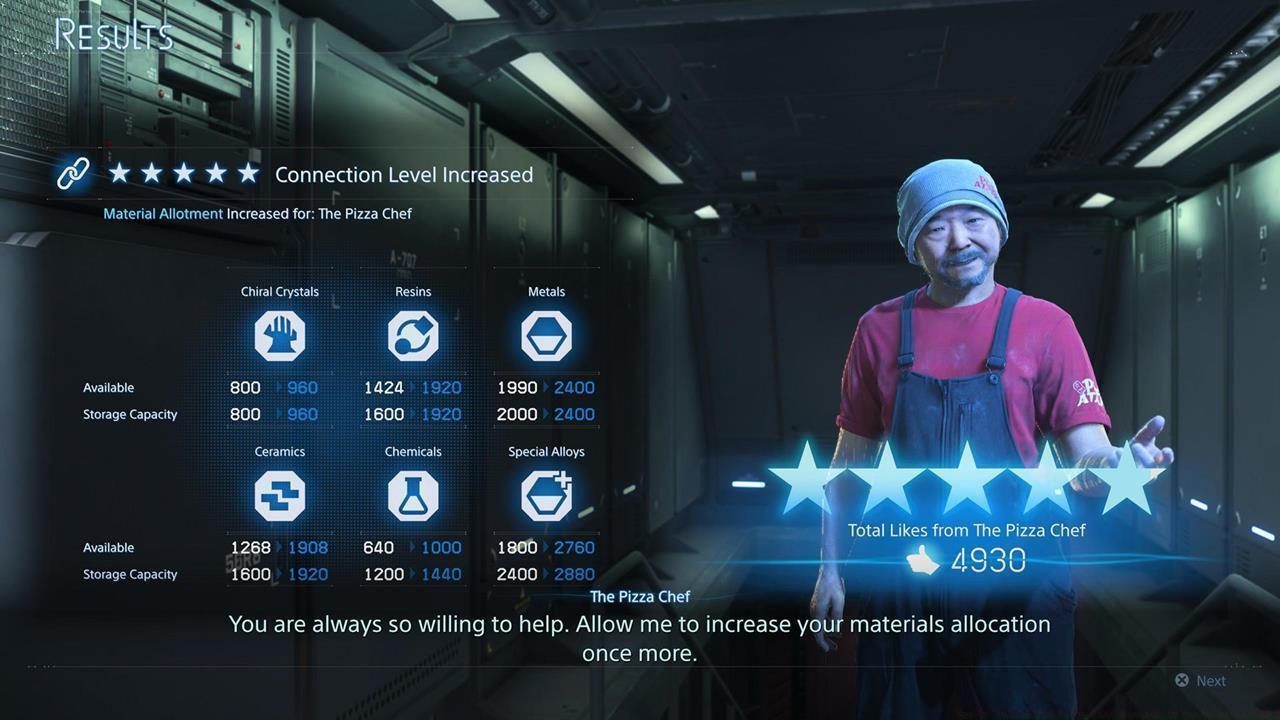Select the Metals material icon
1280x720 pixels.
point(546,335)
